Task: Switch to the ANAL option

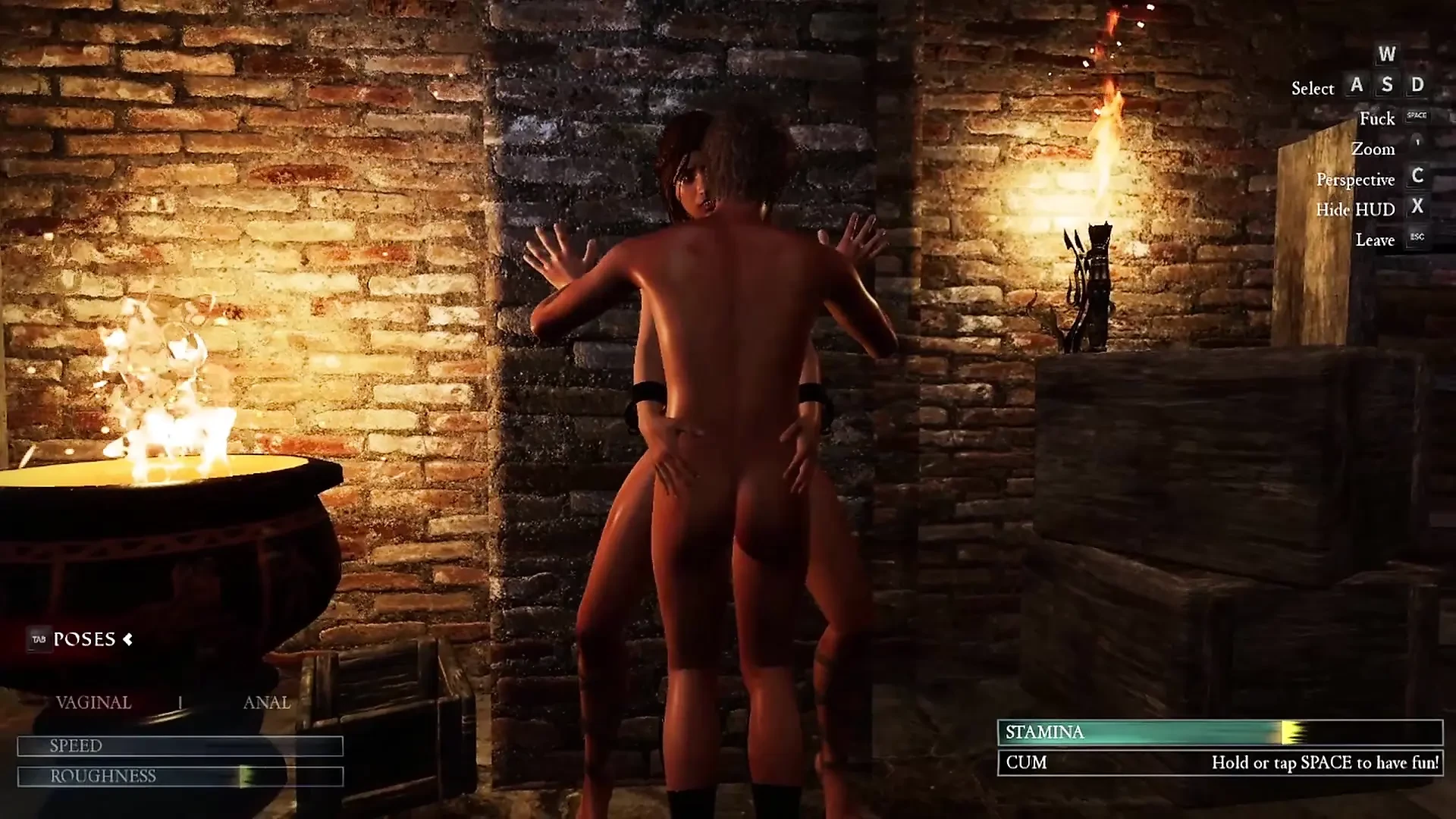Action: [x=266, y=702]
